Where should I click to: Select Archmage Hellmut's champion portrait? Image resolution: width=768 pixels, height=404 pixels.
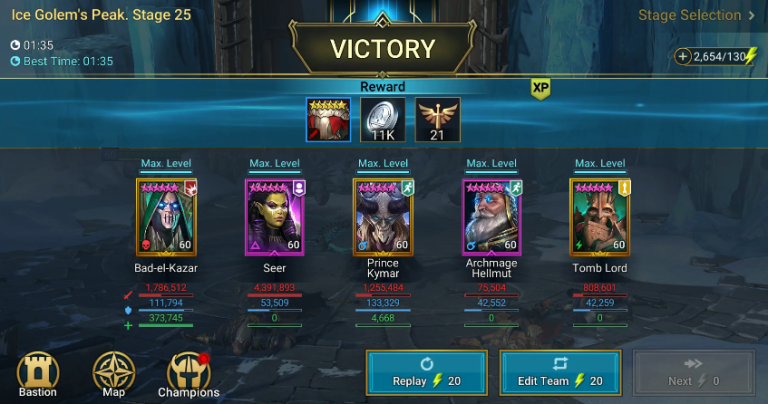[x=491, y=217]
